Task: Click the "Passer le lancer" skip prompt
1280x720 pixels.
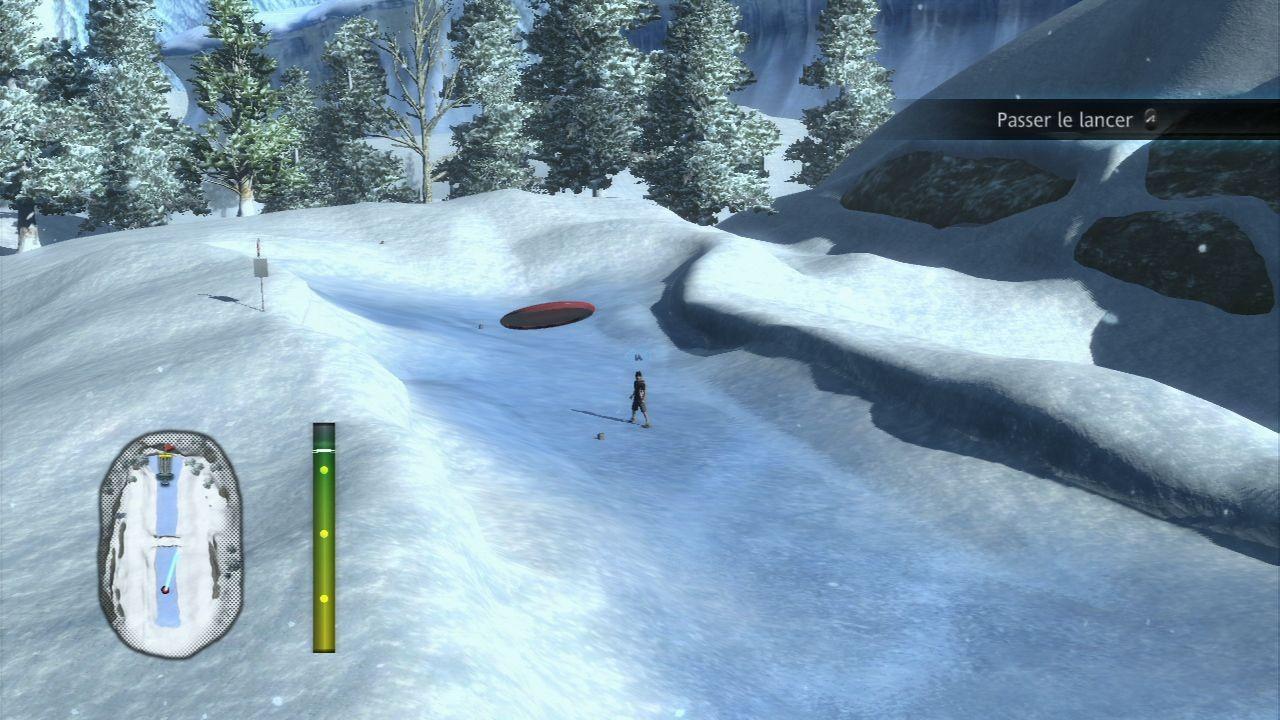Action: 1066,120
